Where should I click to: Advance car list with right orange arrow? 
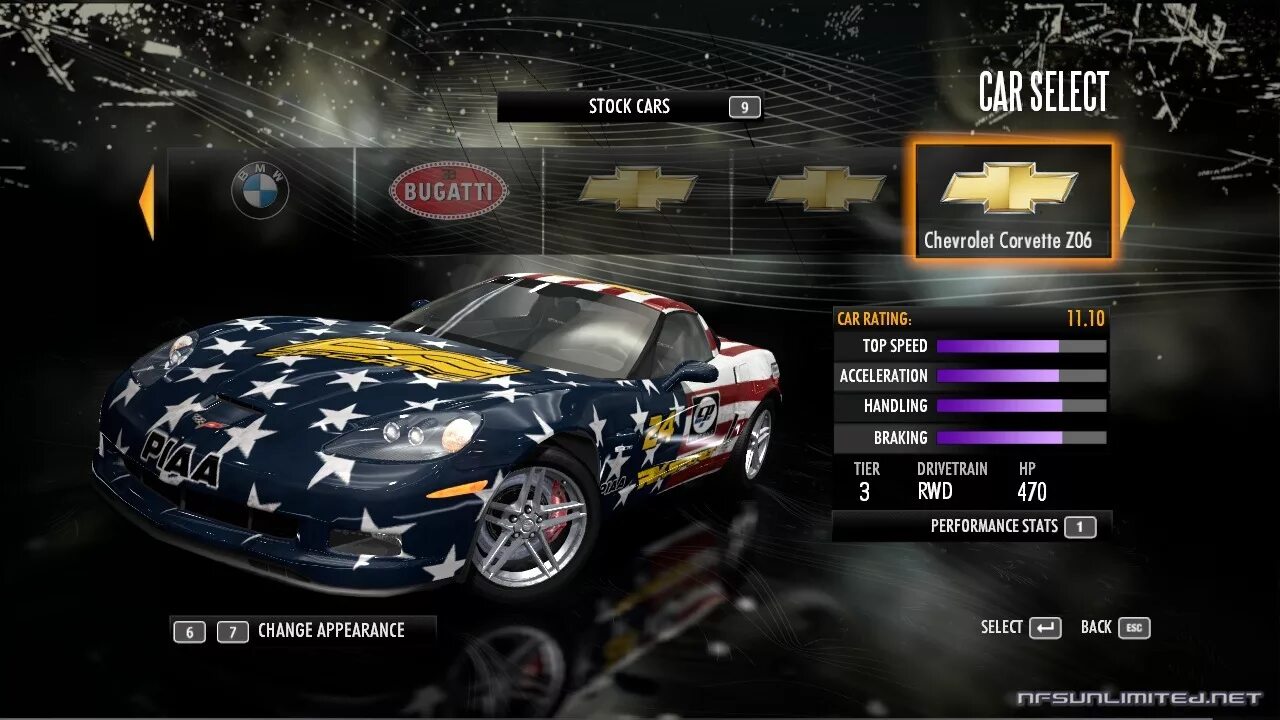(x=1127, y=203)
